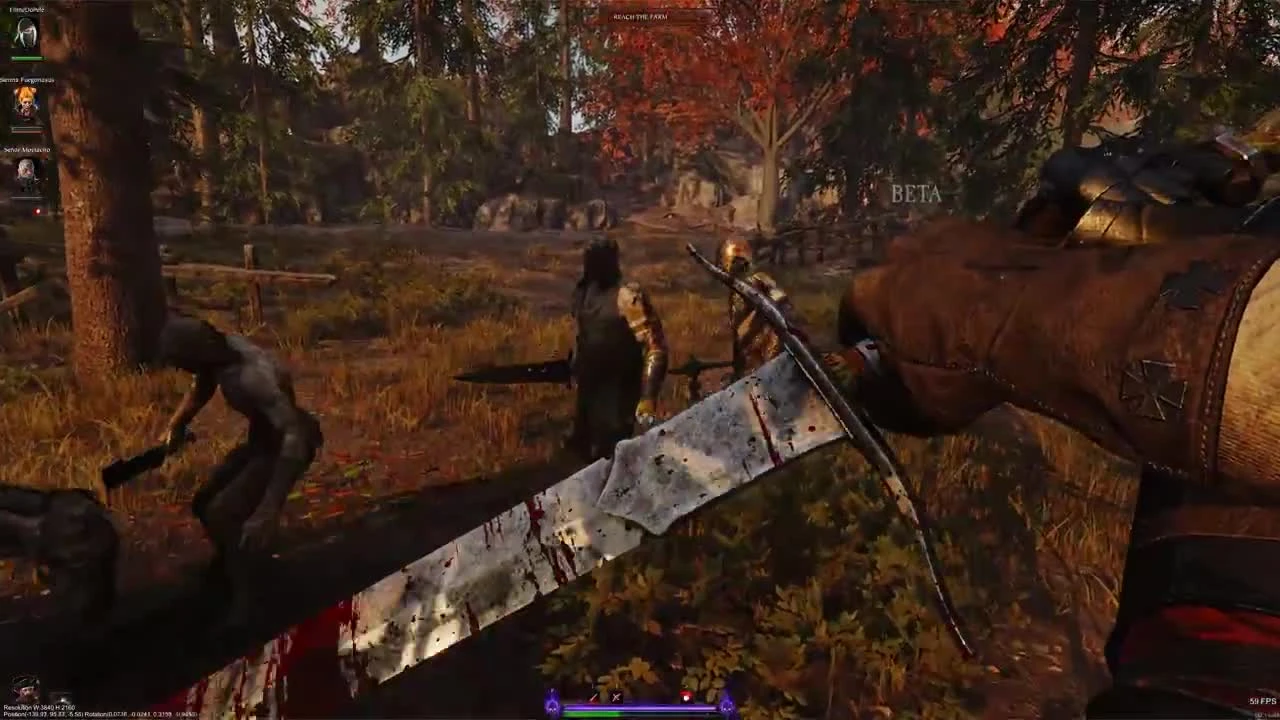Click the melee weapon slash icon in HUD
The image size is (1280, 720).
pyautogui.click(x=593, y=697)
